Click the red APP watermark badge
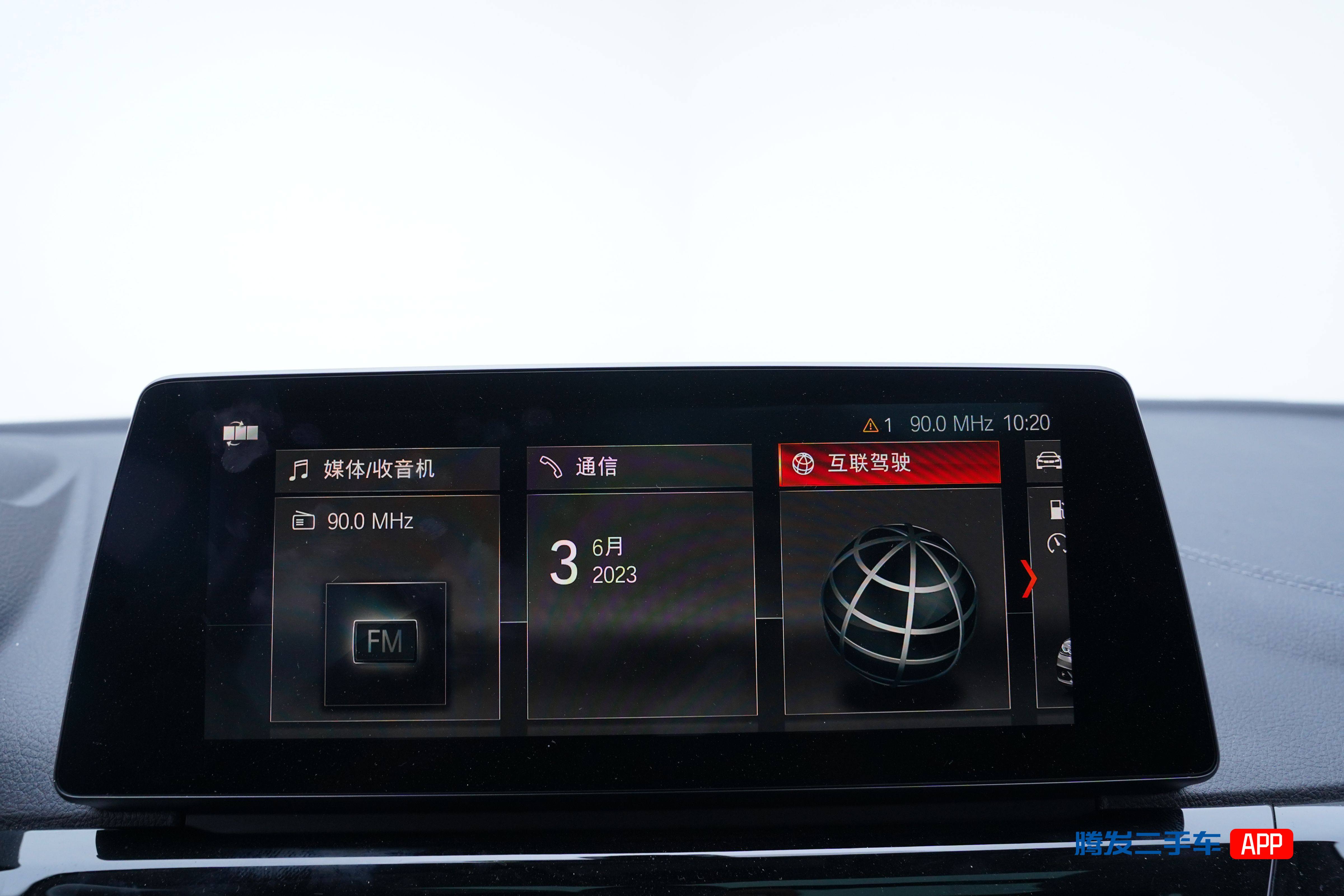The width and height of the screenshot is (1344, 896). pyautogui.click(x=1262, y=843)
